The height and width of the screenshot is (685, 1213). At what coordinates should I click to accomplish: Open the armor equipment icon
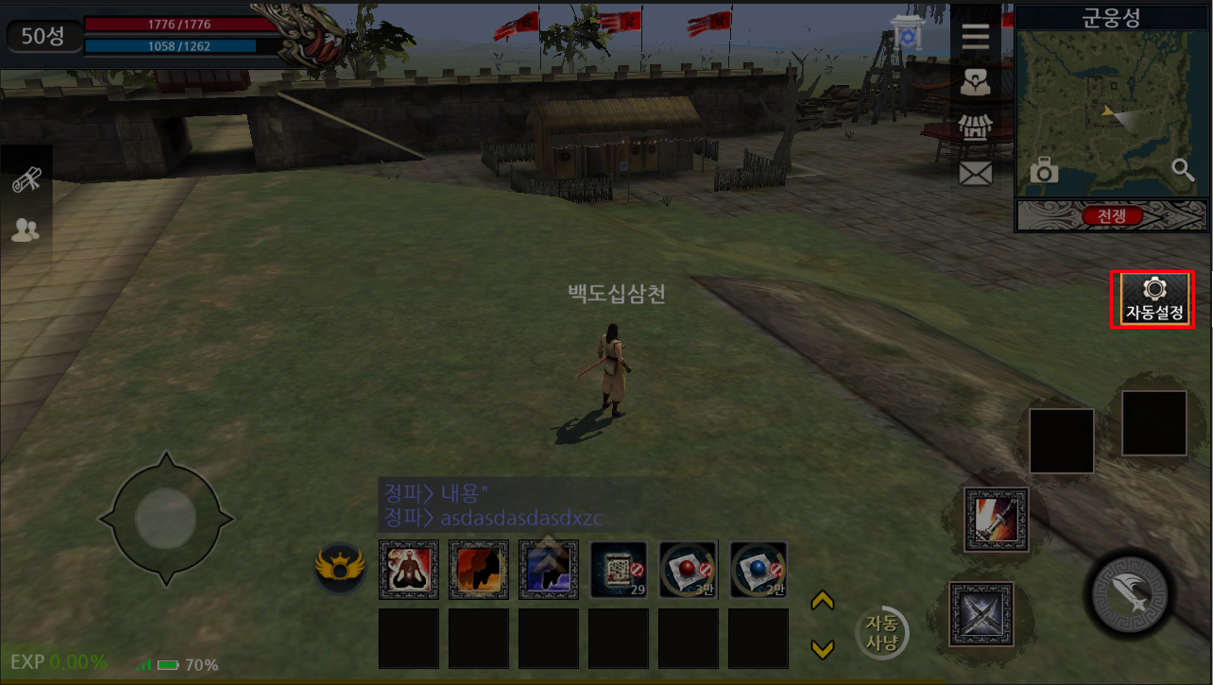pos(975,128)
